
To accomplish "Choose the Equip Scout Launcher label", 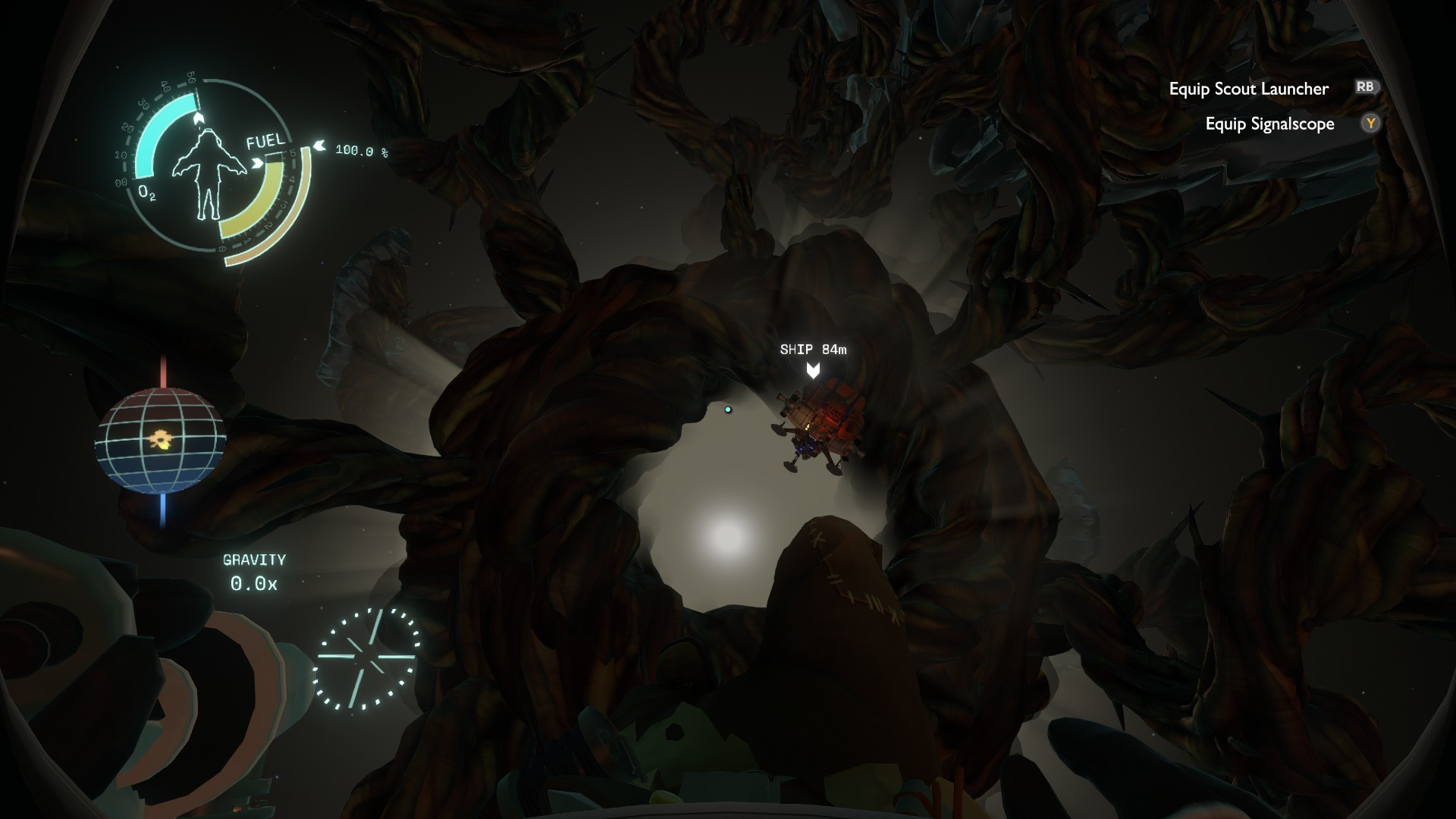I will pos(1248,89).
